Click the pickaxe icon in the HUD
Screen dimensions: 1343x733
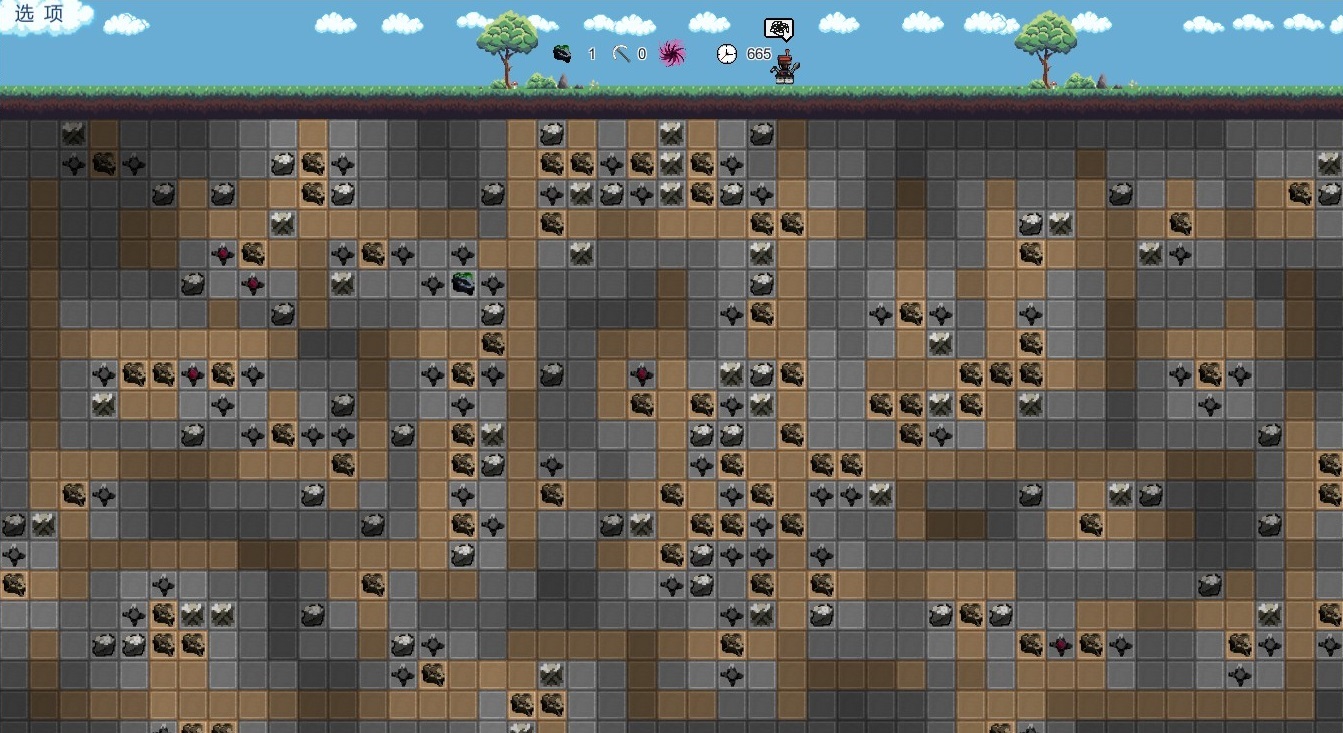621,53
